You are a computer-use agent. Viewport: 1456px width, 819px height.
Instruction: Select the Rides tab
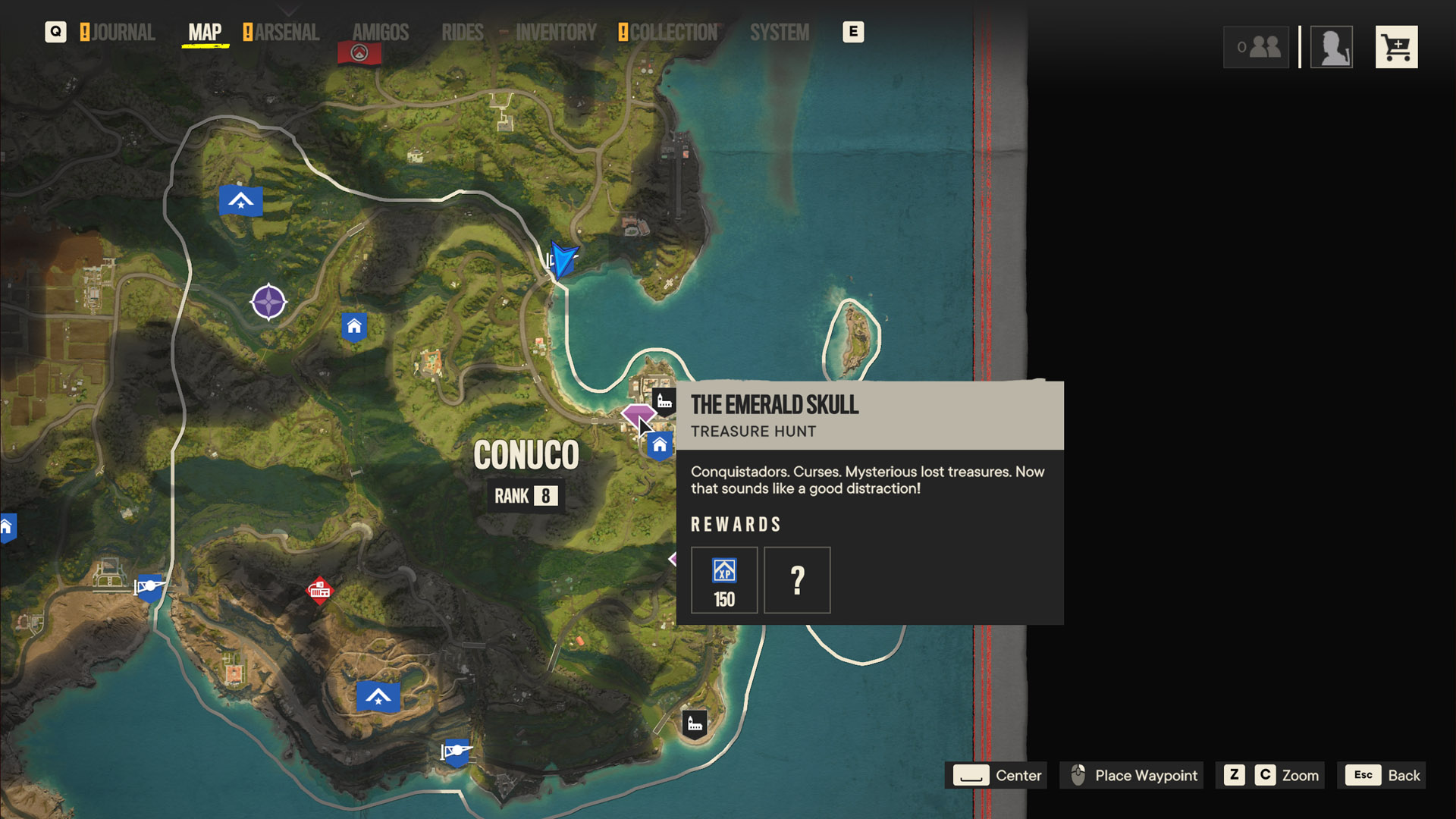[462, 33]
